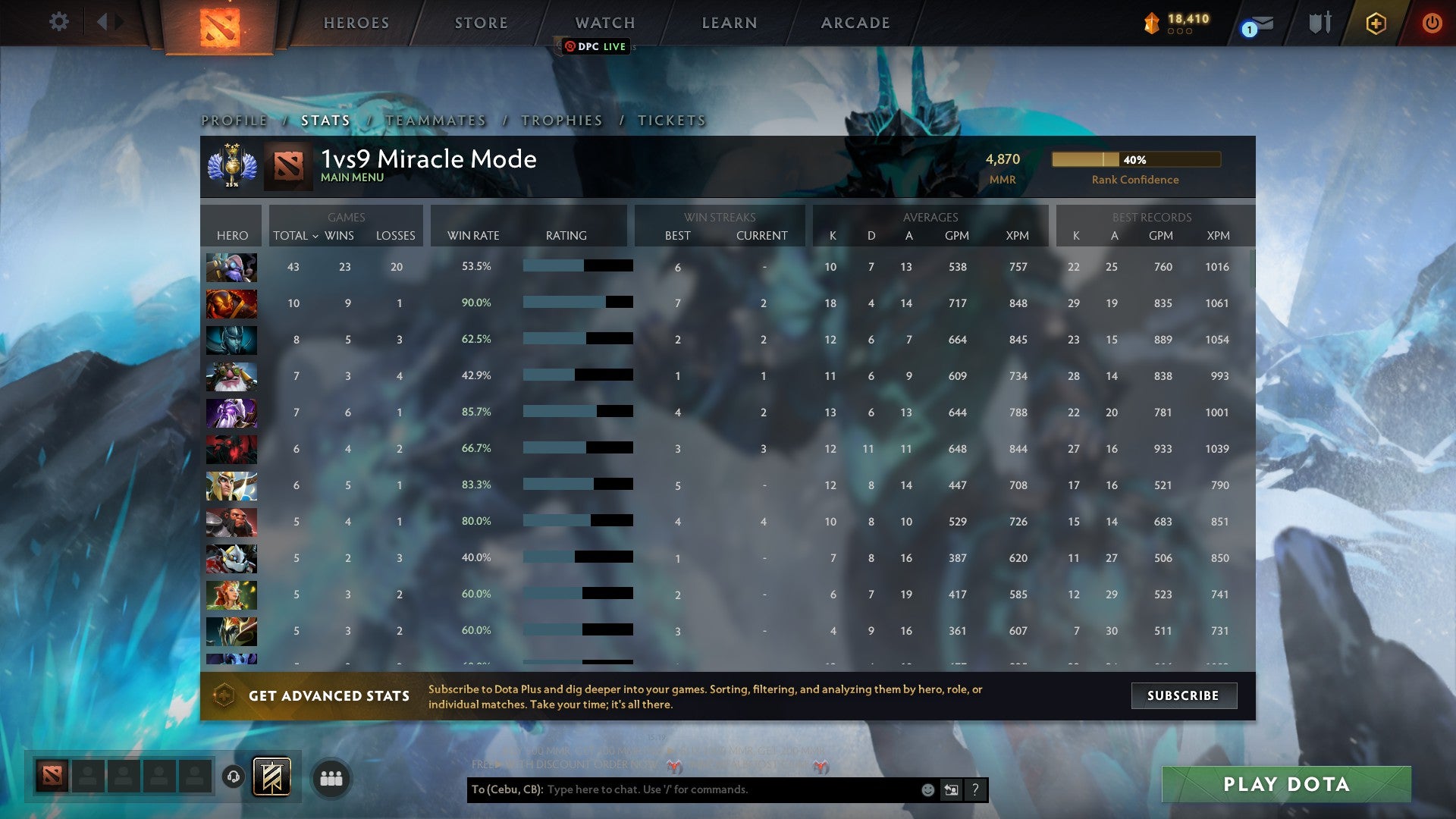This screenshot has height=819, width=1456.
Task: Open the TOTAL column sort dropdown
Action: 296,236
